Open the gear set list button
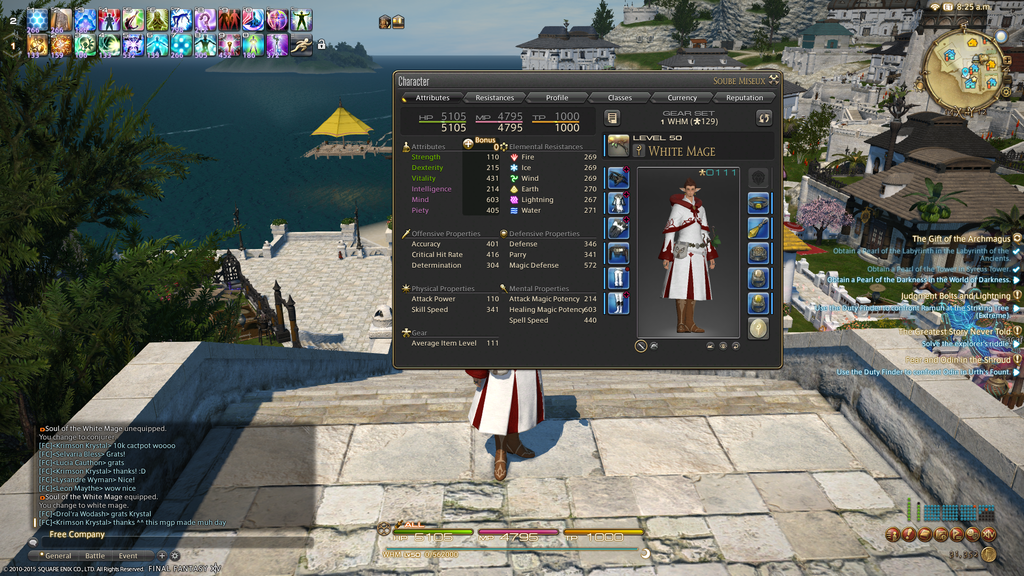The height and width of the screenshot is (576, 1024). (x=612, y=118)
